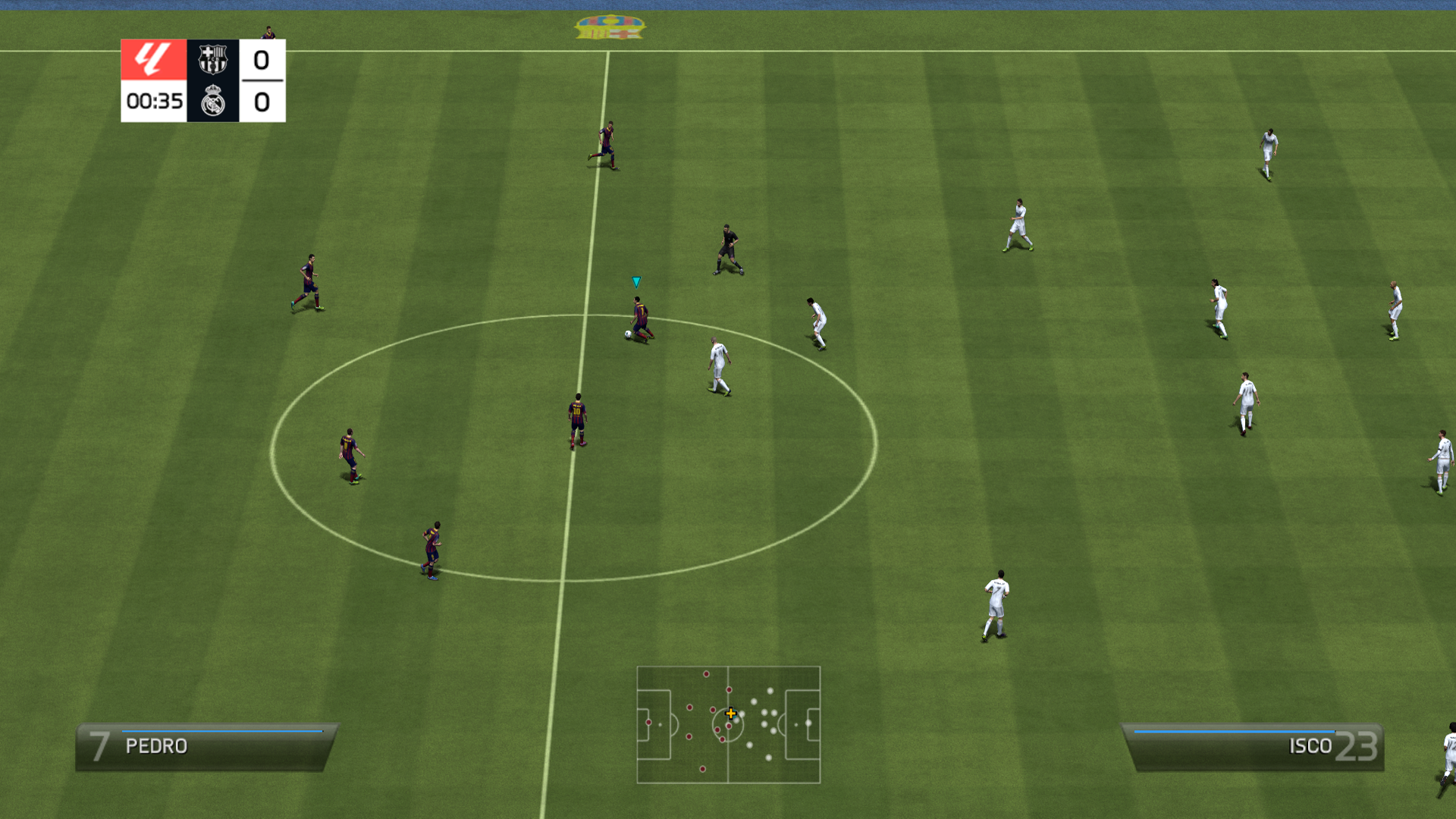Click the match timer showing 00:35
The width and height of the screenshot is (1456, 819).
154,101
